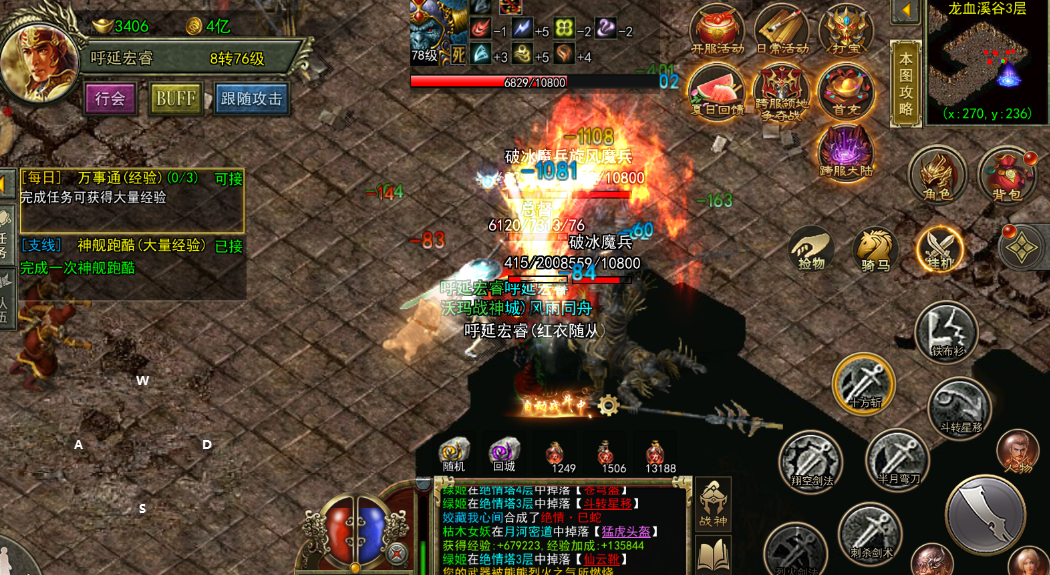This screenshot has height=575, width=1050.
Task: Open the 首充 first recharge reward
Action: pyautogui.click(x=845, y=90)
